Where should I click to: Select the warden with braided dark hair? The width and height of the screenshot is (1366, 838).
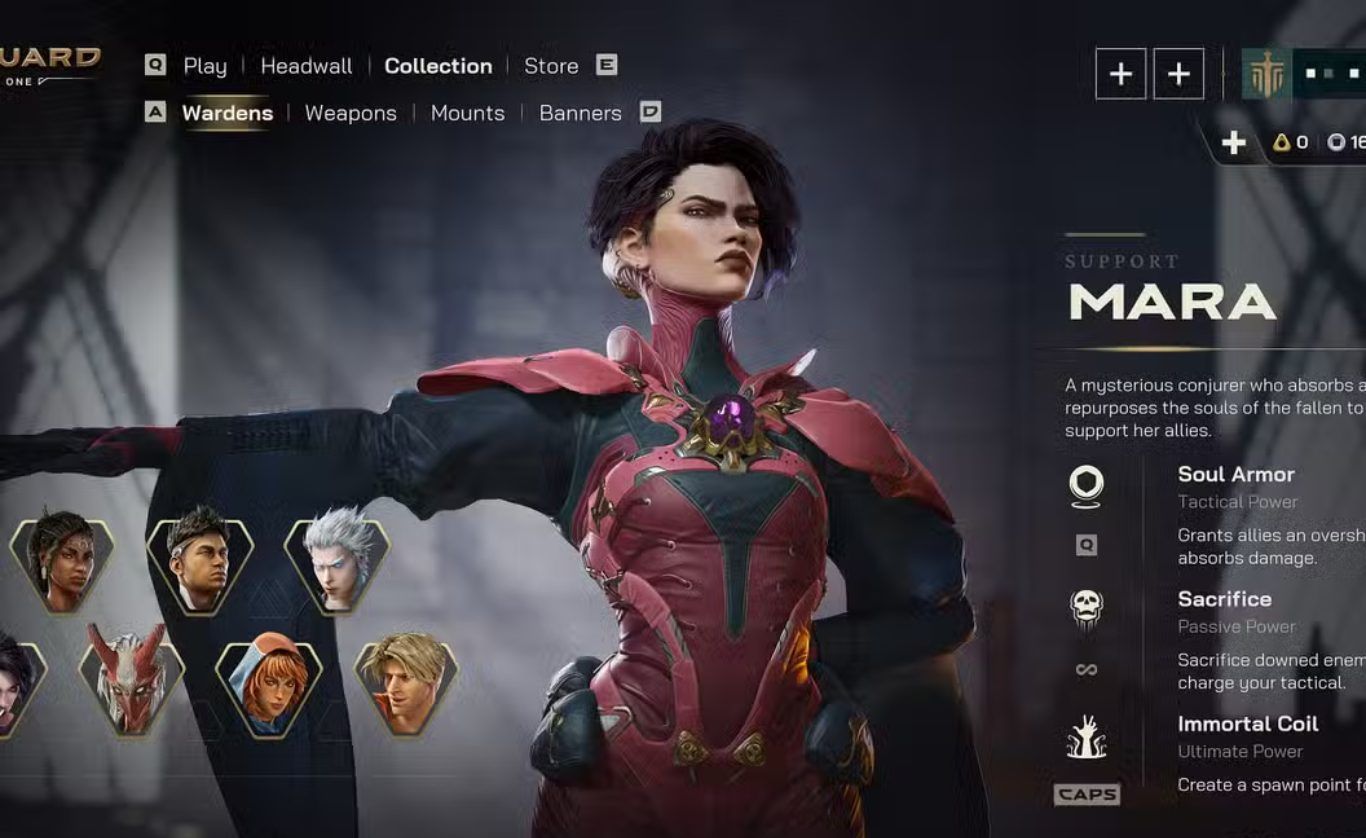pos(62,561)
